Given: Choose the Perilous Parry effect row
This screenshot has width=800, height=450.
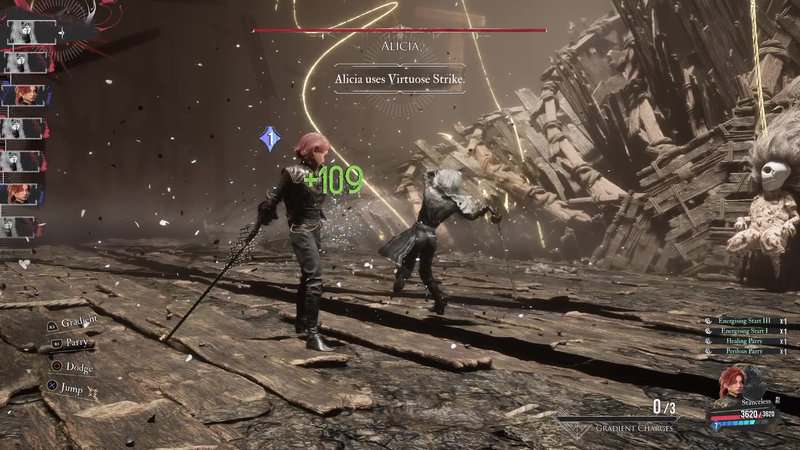Looking at the screenshot, I should pos(746,351).
